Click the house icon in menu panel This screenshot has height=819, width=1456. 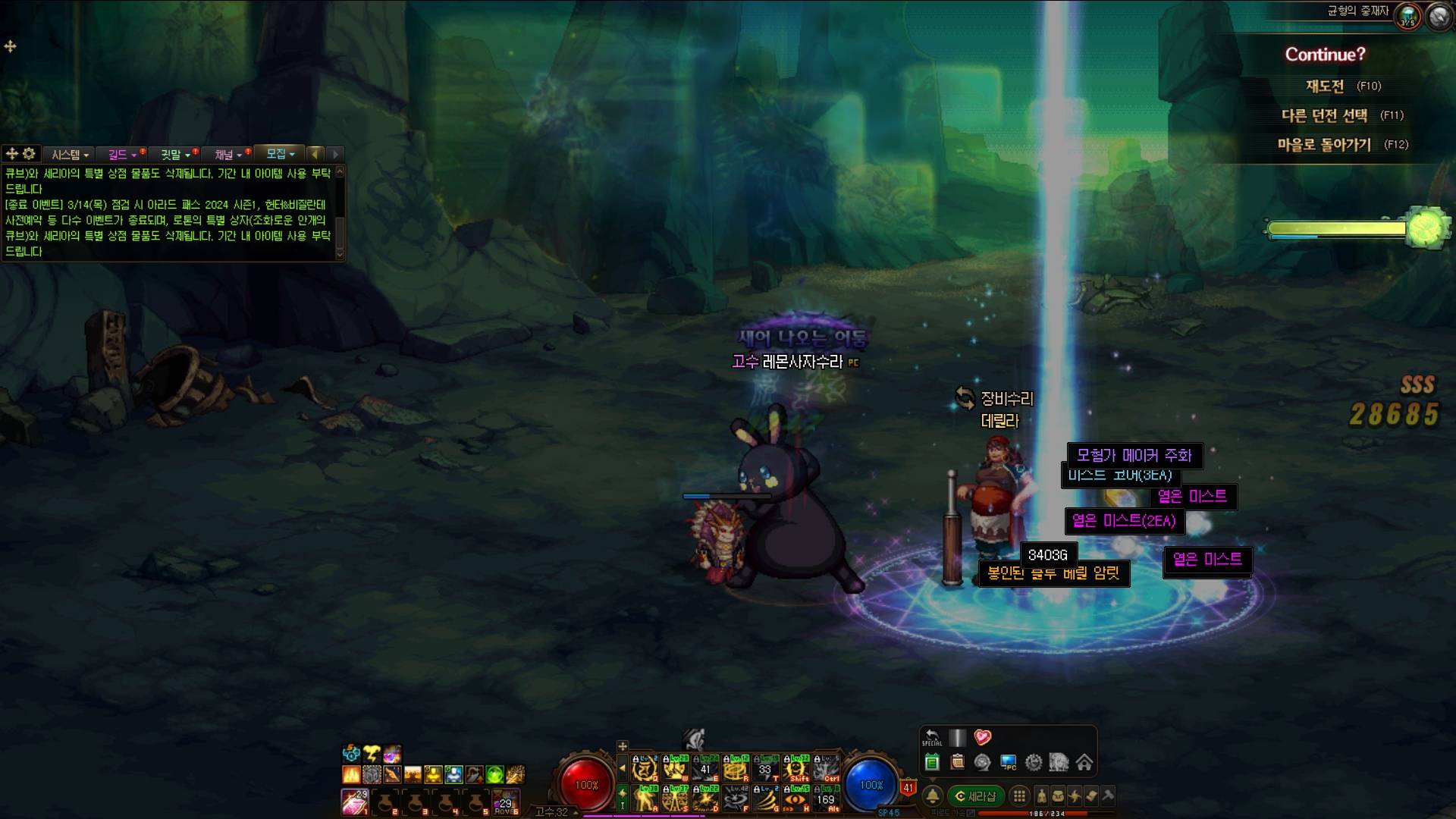(1084, 762)
